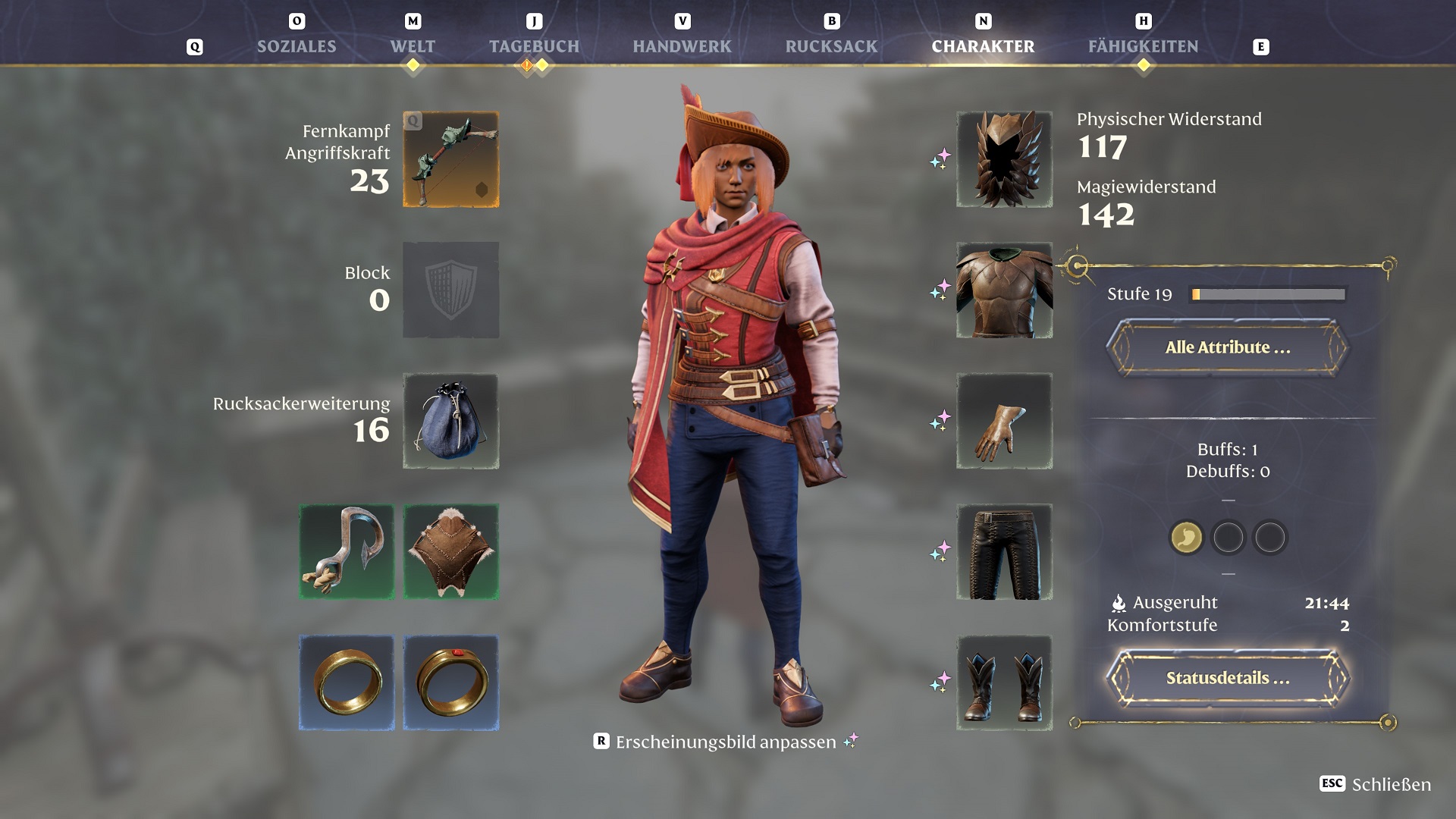The height and width of the screenshot is (819, 1456).
Task: Select the feathered helmet armor slot
Action: pos(1004,159)
